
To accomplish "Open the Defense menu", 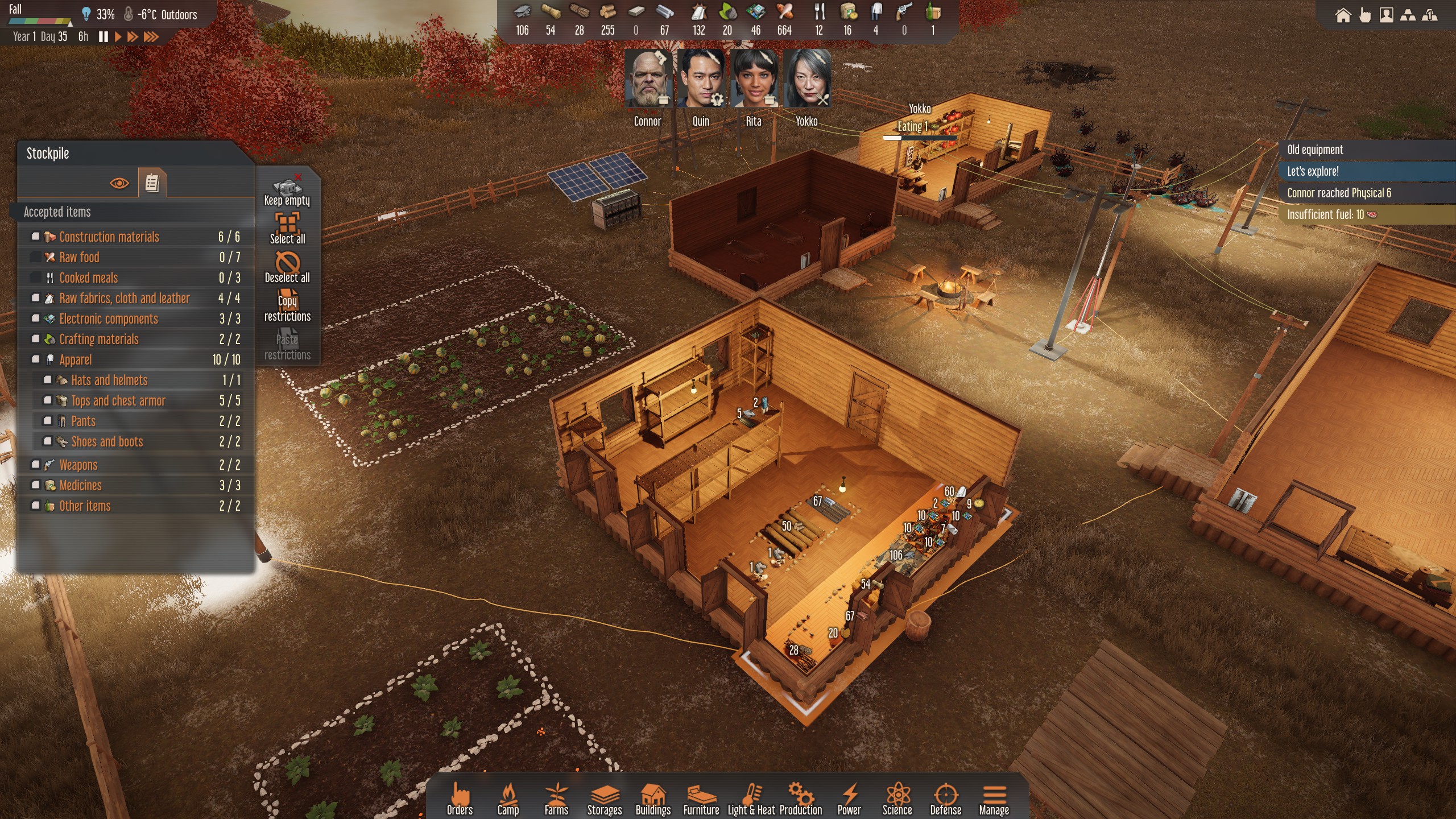I will tap(945, 800).
